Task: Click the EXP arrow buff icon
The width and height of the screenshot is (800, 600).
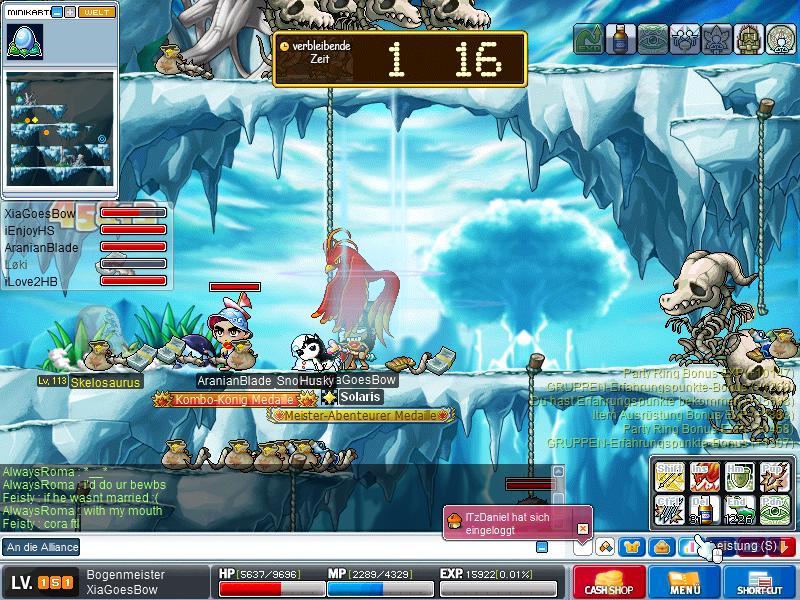Action: [x=589, y=39]
